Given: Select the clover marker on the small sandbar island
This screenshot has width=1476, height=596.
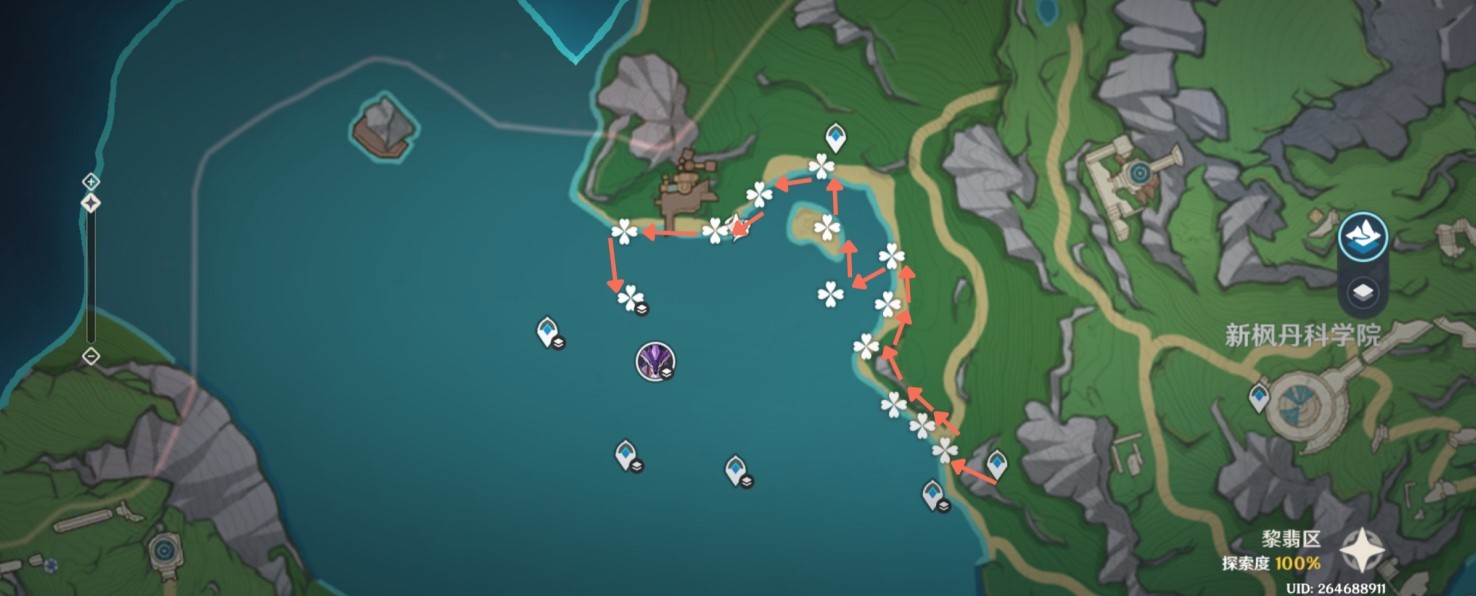Looking at the screenshot, I should click(x=827, y=228).
